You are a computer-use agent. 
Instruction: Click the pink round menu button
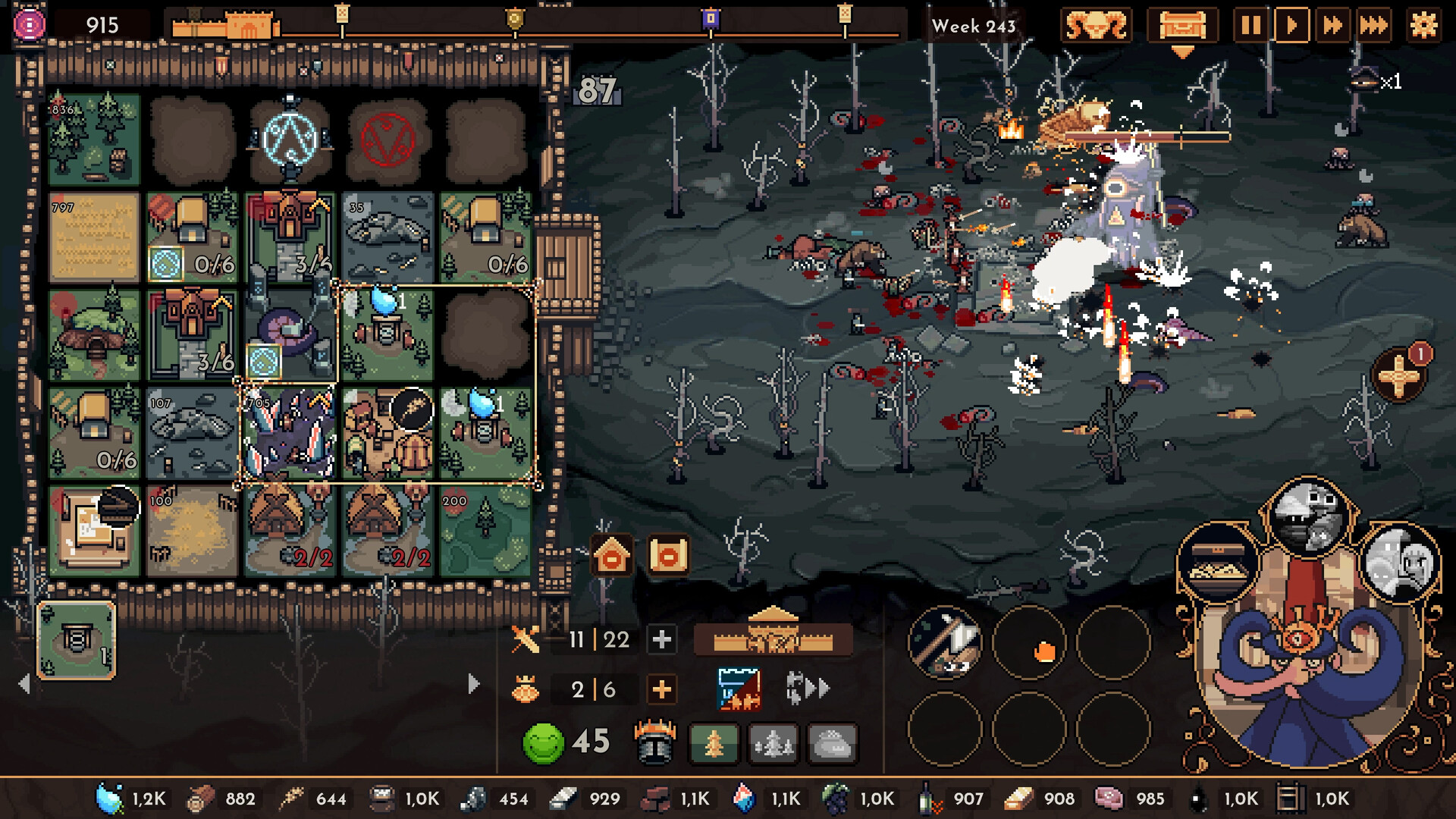pyautogui.click(x=29, y=25)
